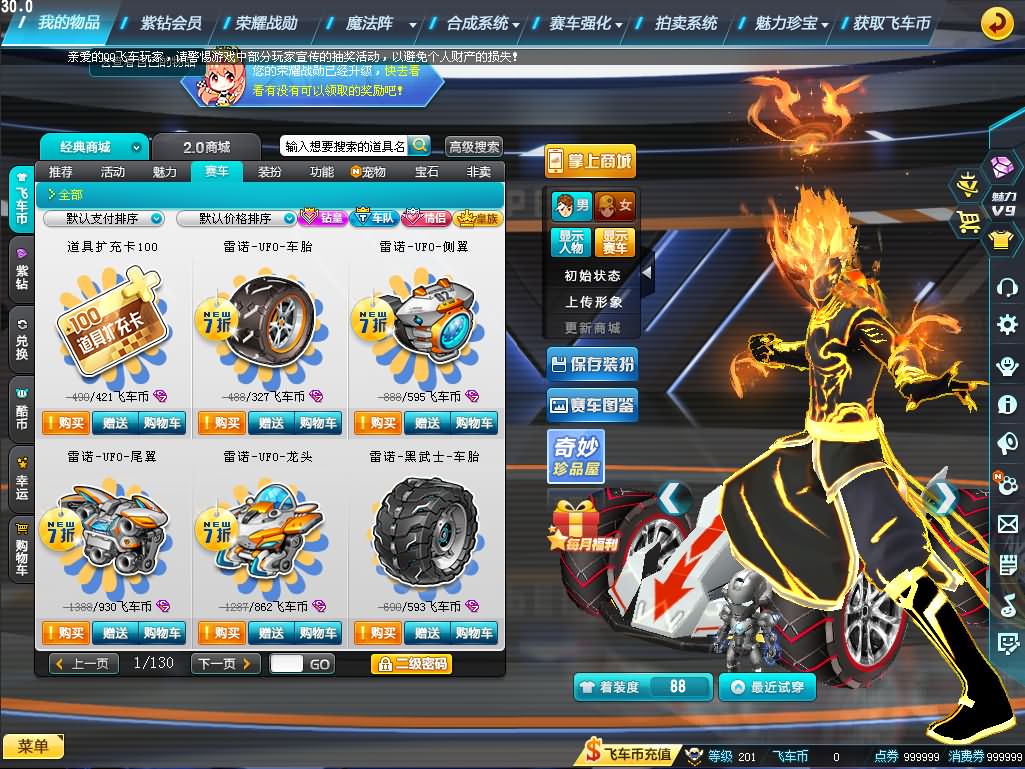Open the 赛车图鉴 car gallery
Image resolution: width=1025 pixels, height=769 pixels.
point(591,405)
